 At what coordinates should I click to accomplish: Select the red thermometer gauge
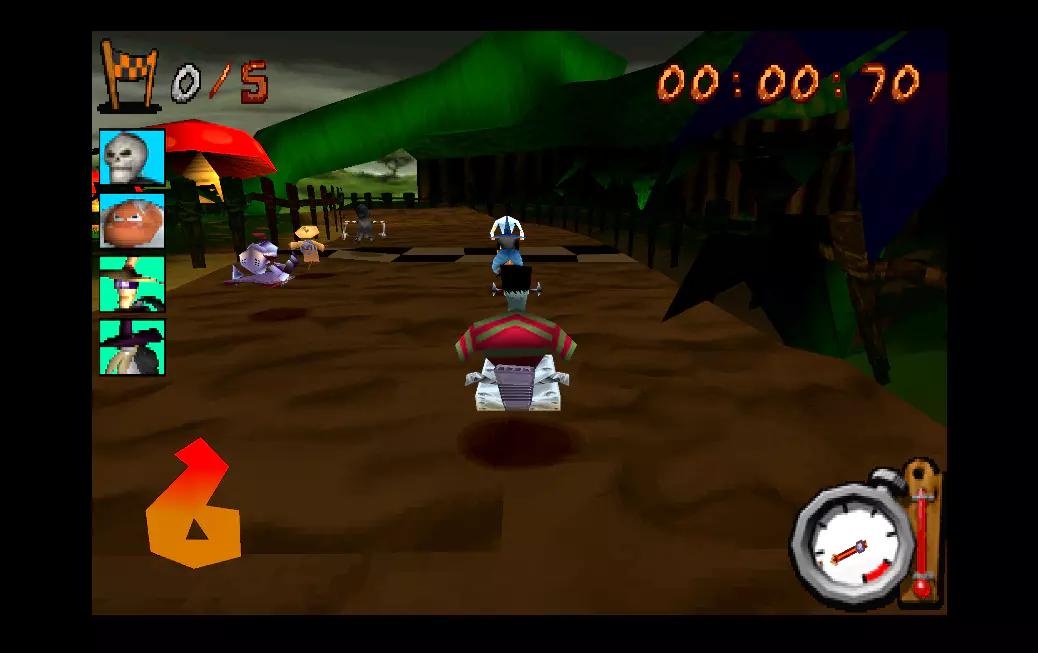[921, 533]
